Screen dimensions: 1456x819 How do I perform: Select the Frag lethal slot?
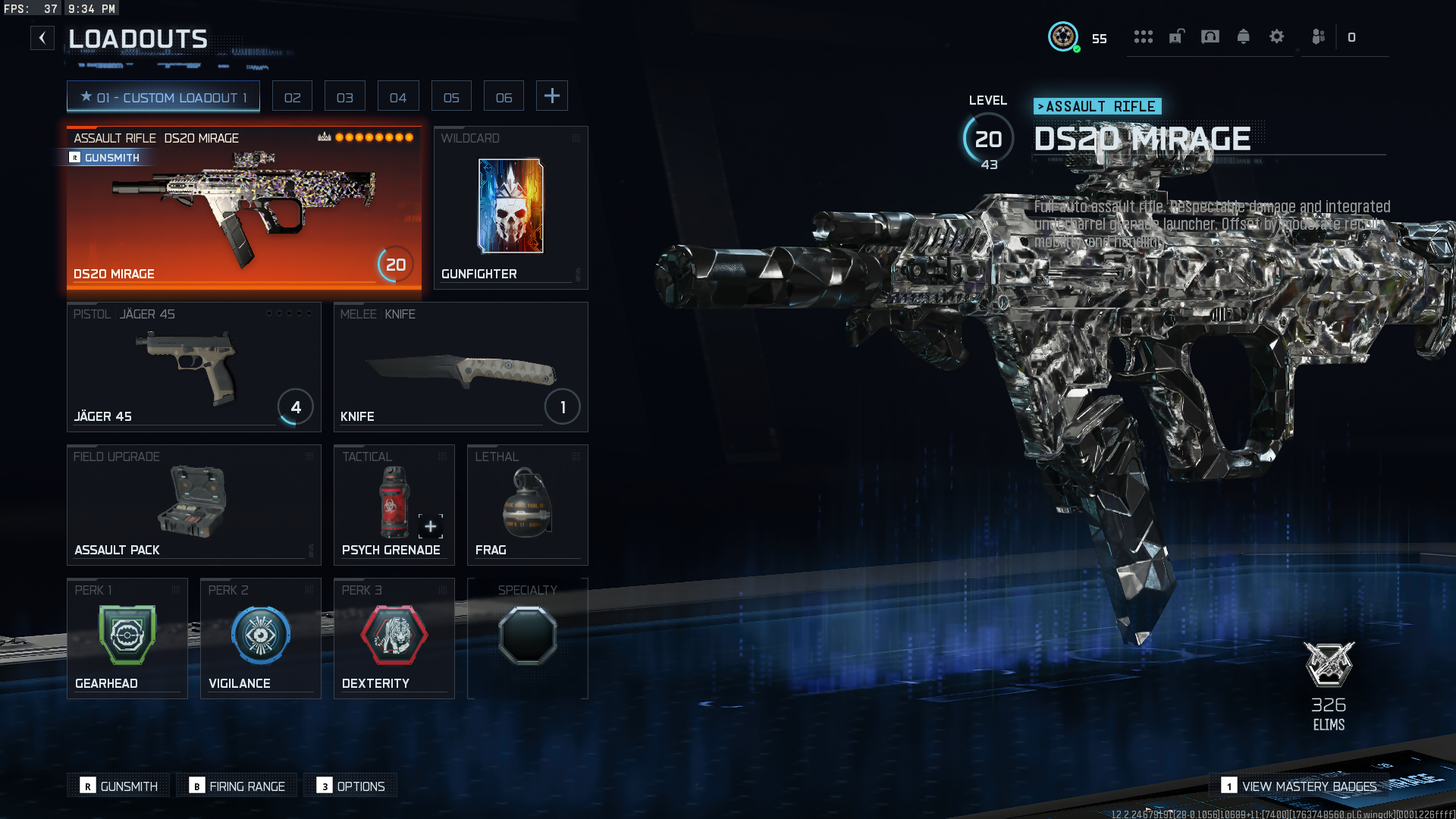click(x=527, y=505)
